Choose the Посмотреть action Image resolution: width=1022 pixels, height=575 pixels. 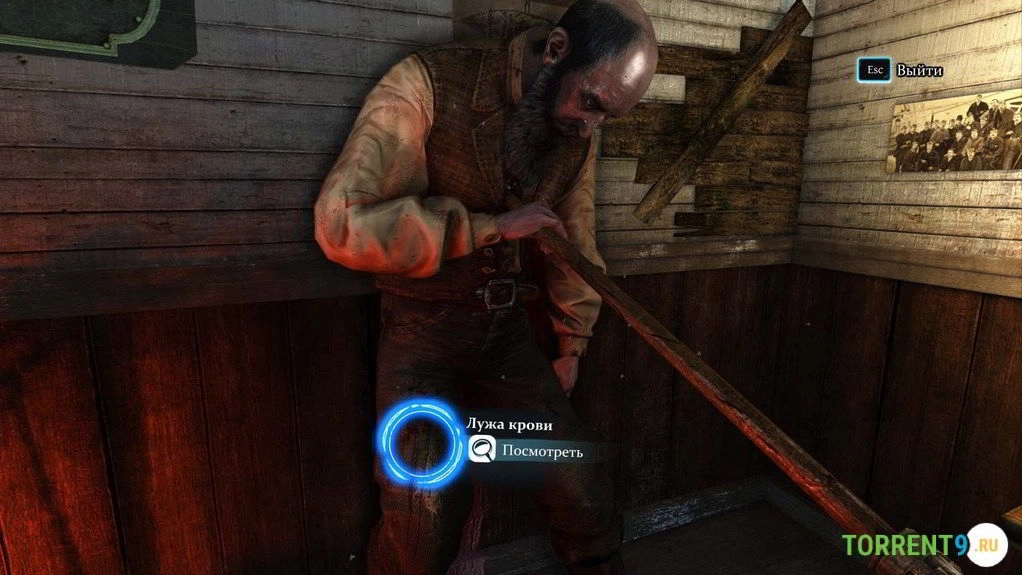point(540,451)
